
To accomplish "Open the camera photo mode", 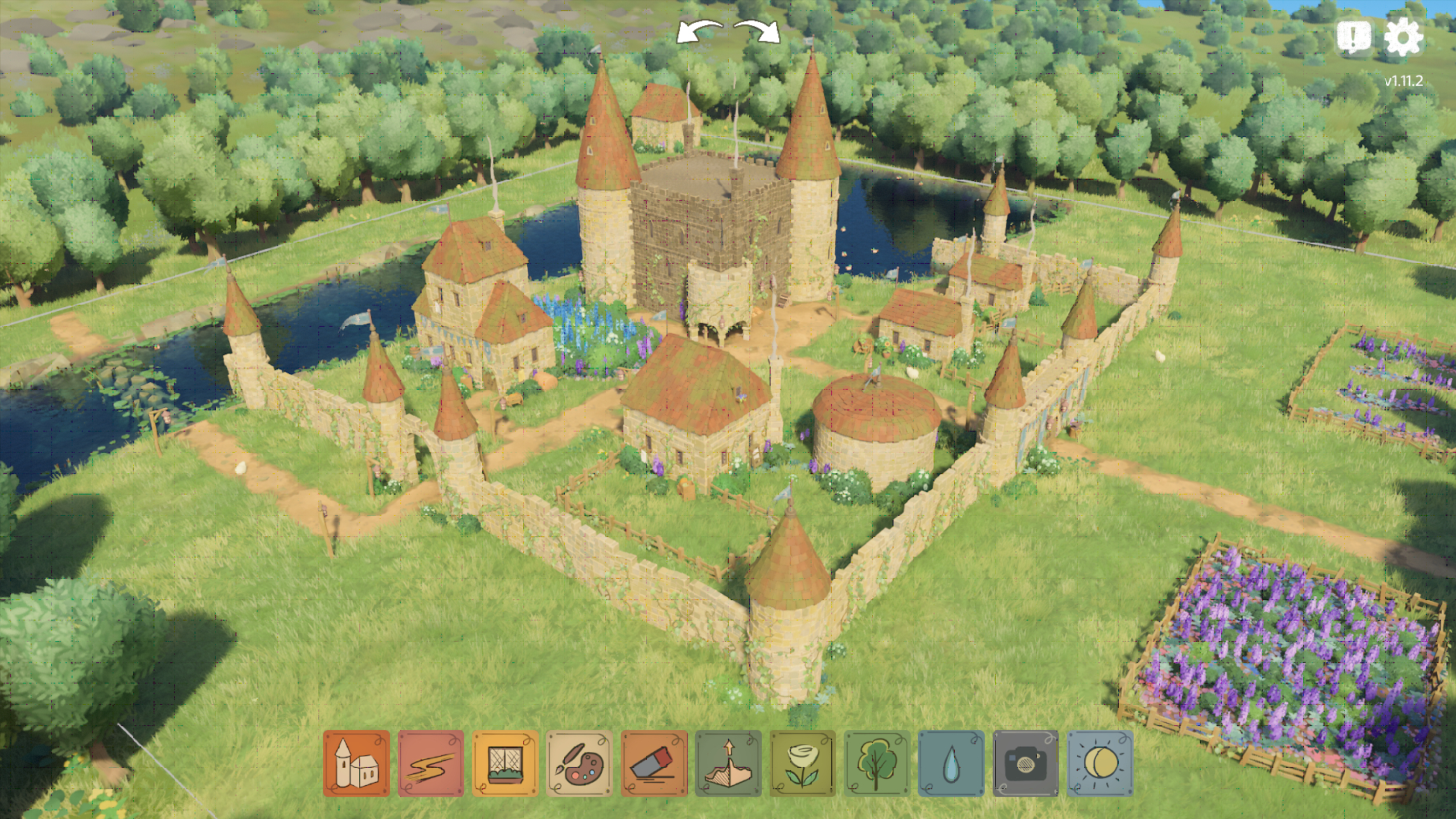I will click(1025, 763).
